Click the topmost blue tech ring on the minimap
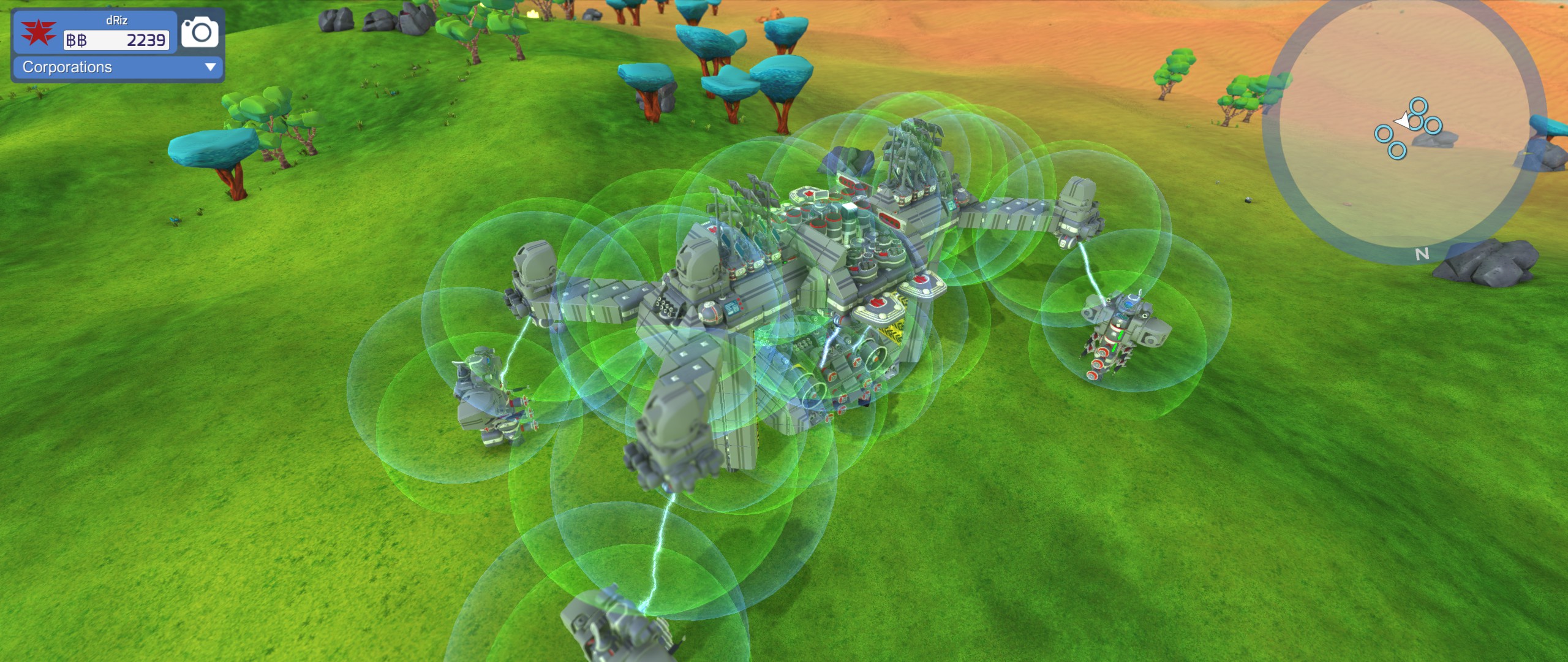 tap(1418, 107)
